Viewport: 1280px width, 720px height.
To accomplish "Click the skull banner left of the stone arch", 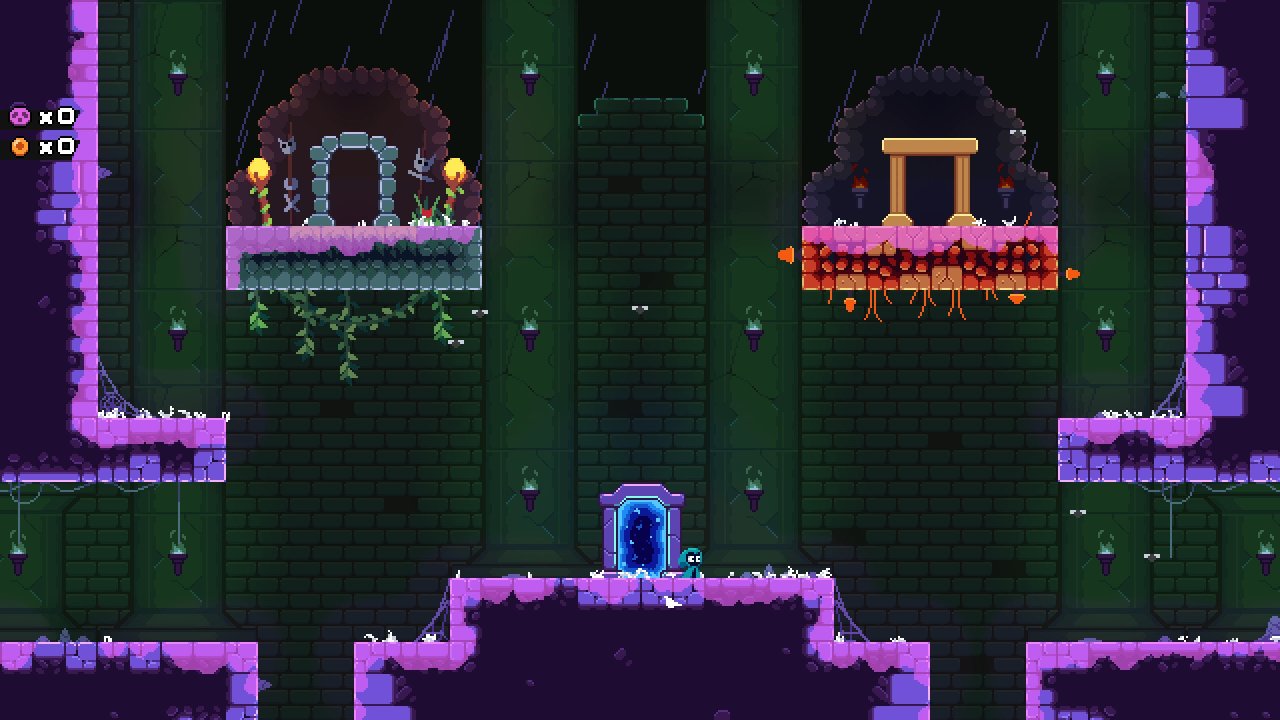I will [287, 147].
